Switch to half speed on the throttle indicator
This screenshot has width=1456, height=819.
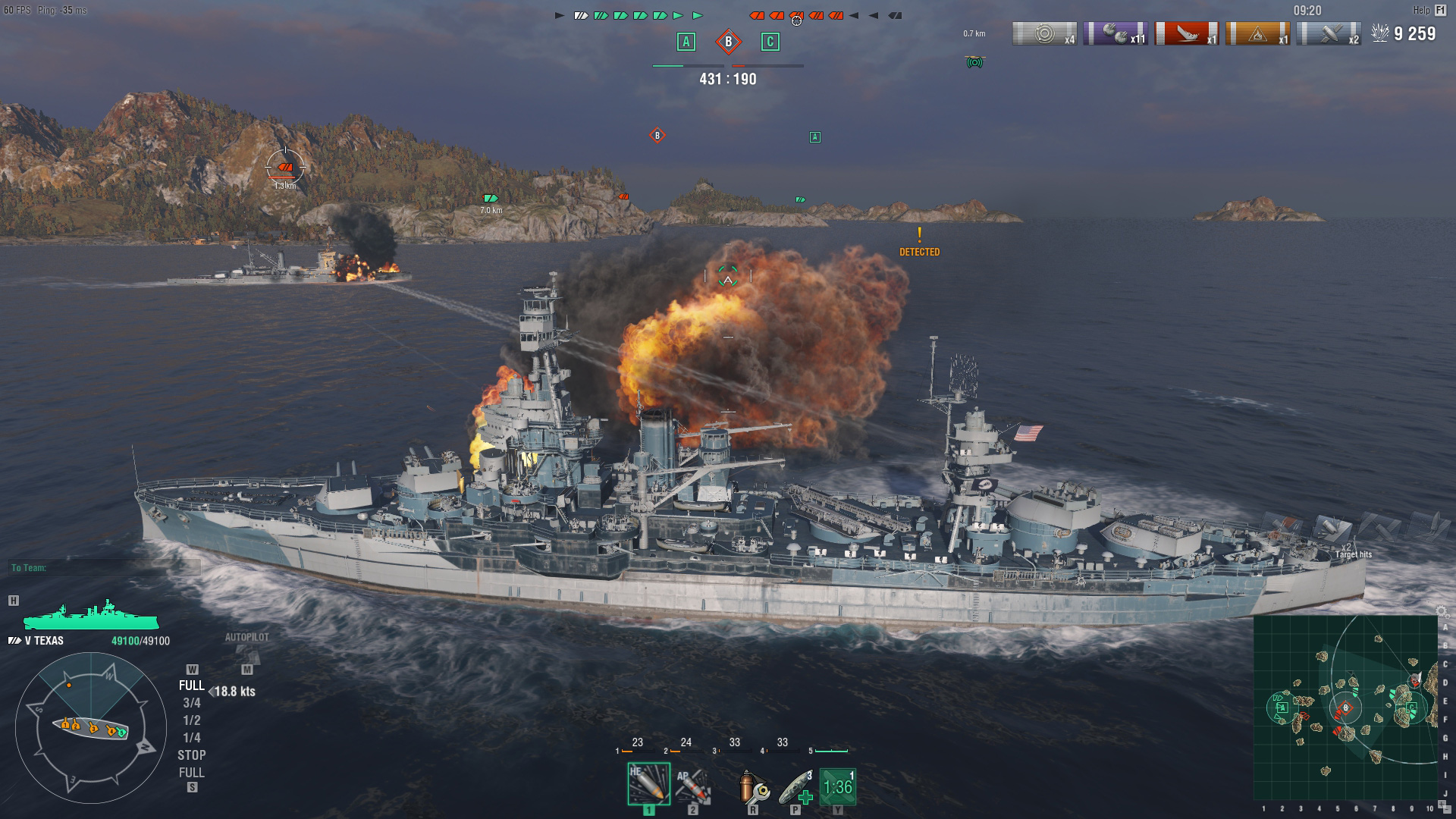tap(193, 720)
